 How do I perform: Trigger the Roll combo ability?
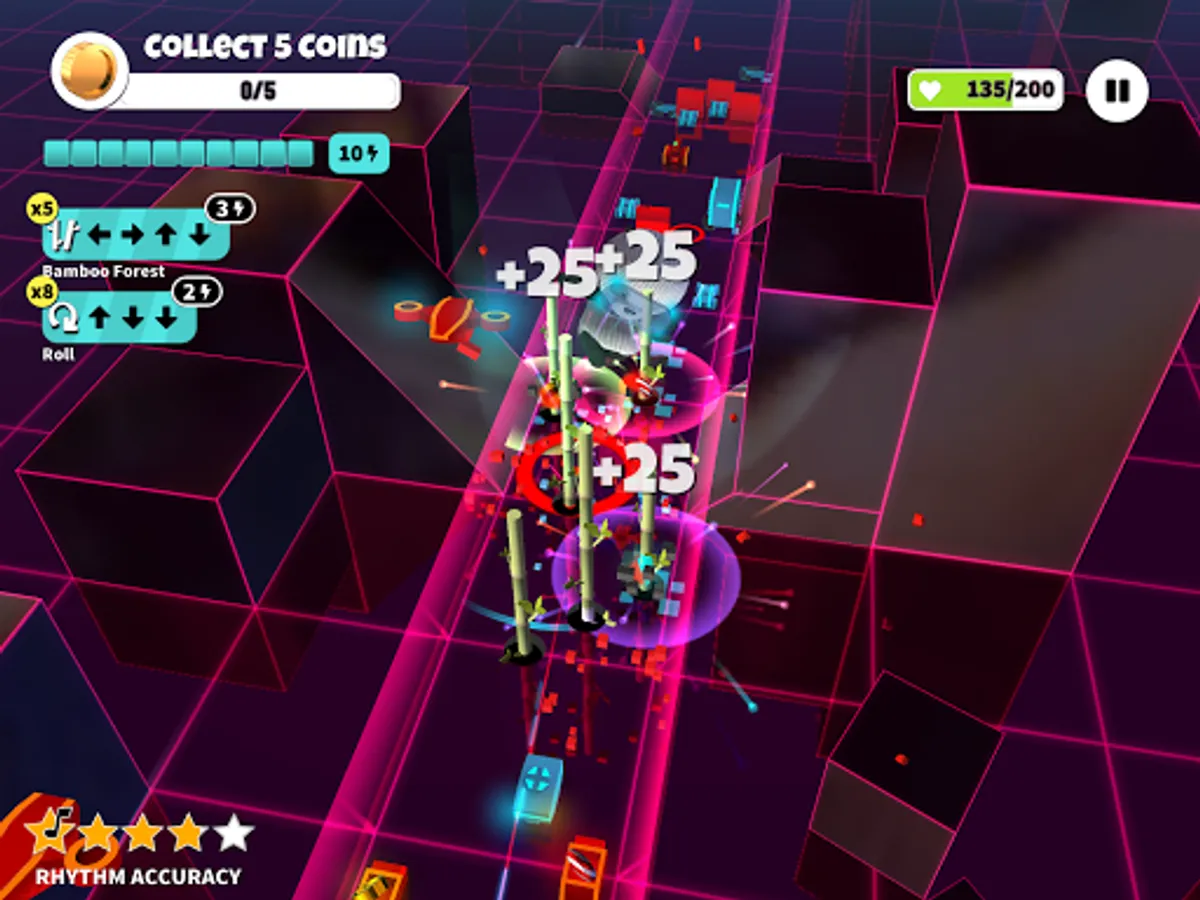pos(120,320)
